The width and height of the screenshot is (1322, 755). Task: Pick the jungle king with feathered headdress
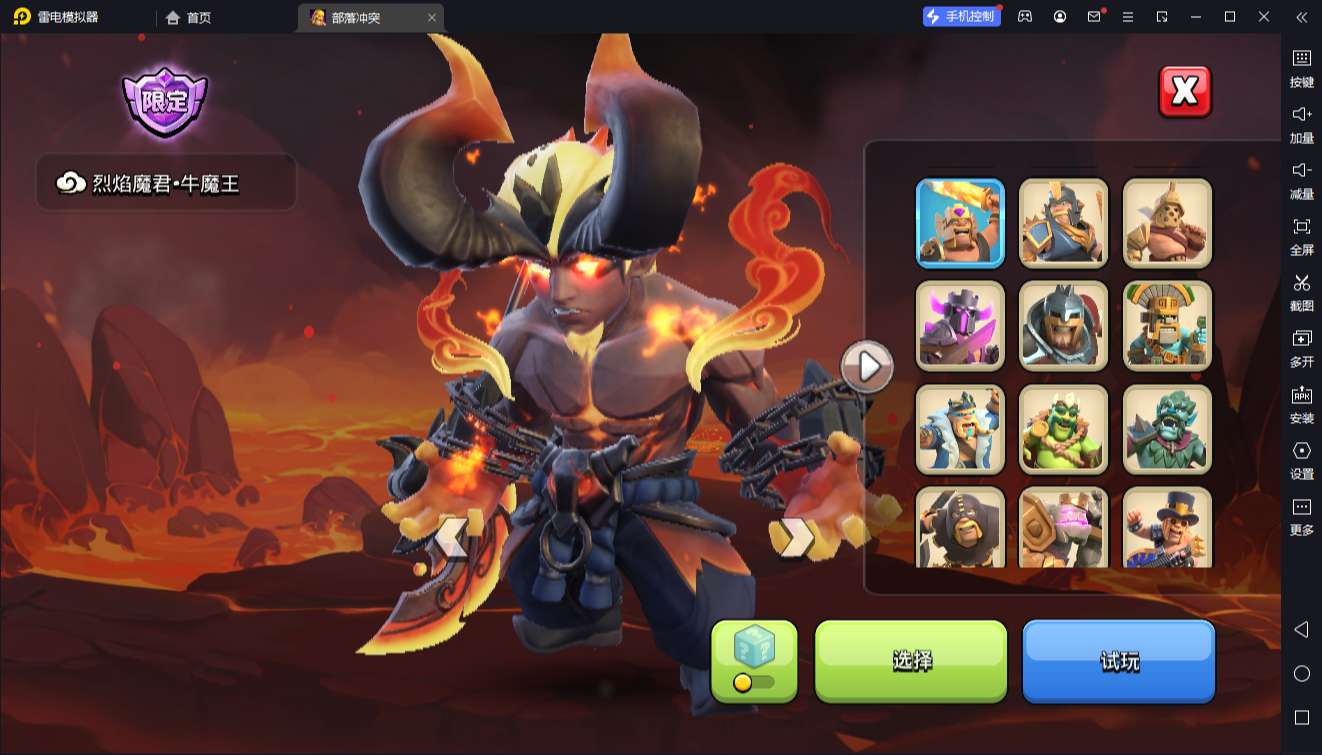pos(1167,326)
